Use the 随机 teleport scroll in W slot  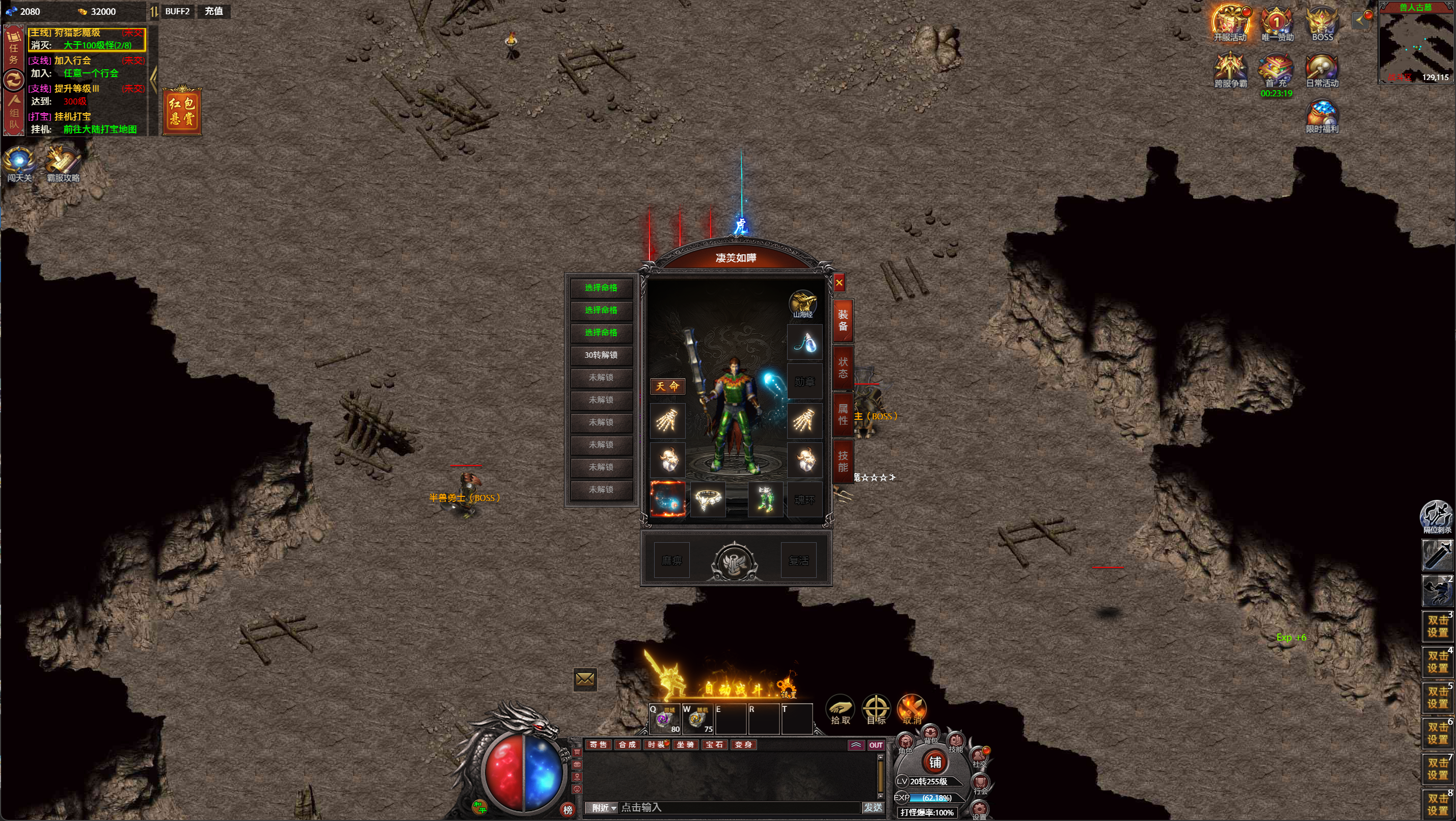[x=697, y=719]
